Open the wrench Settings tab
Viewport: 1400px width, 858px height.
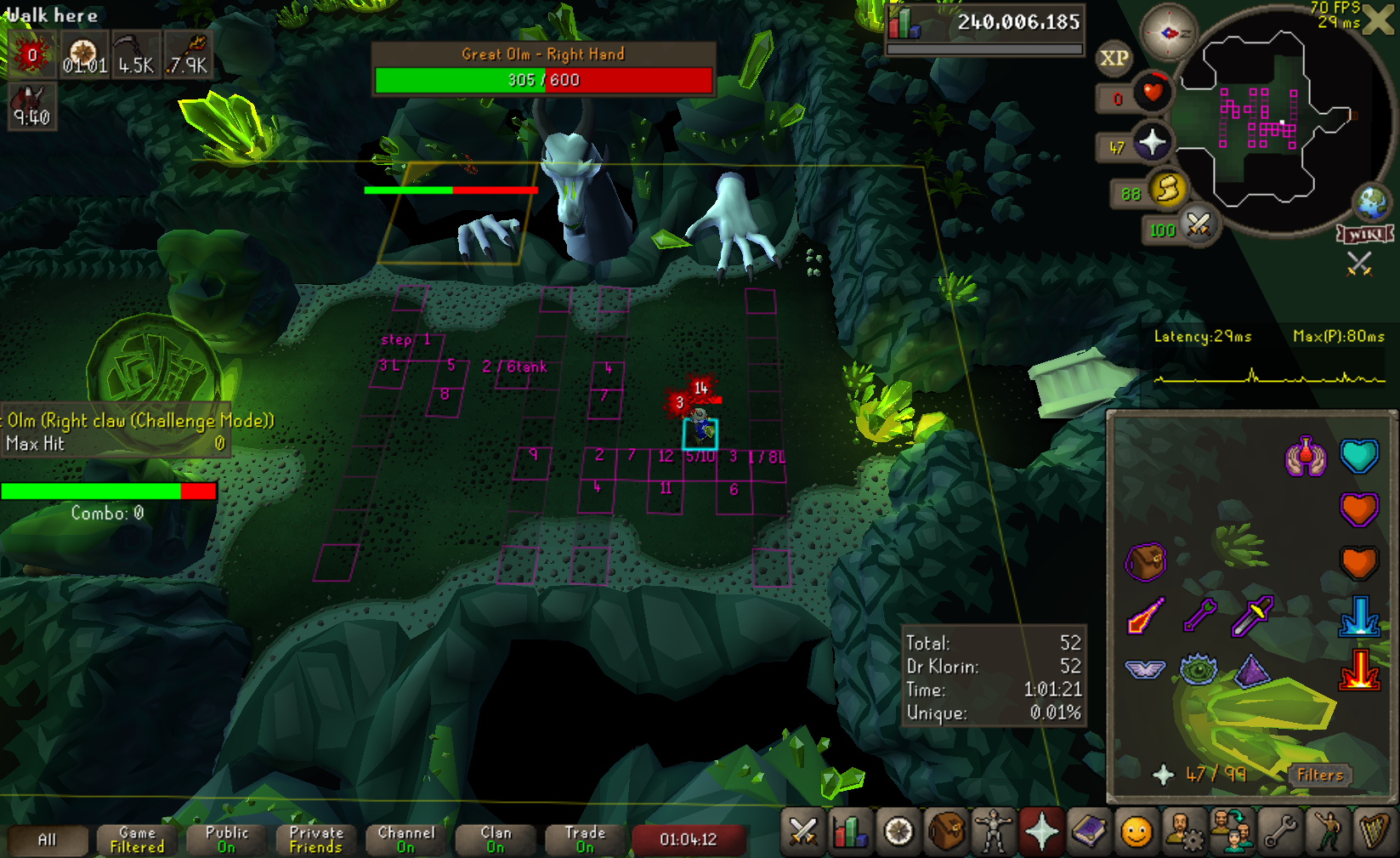point(1279,832)
